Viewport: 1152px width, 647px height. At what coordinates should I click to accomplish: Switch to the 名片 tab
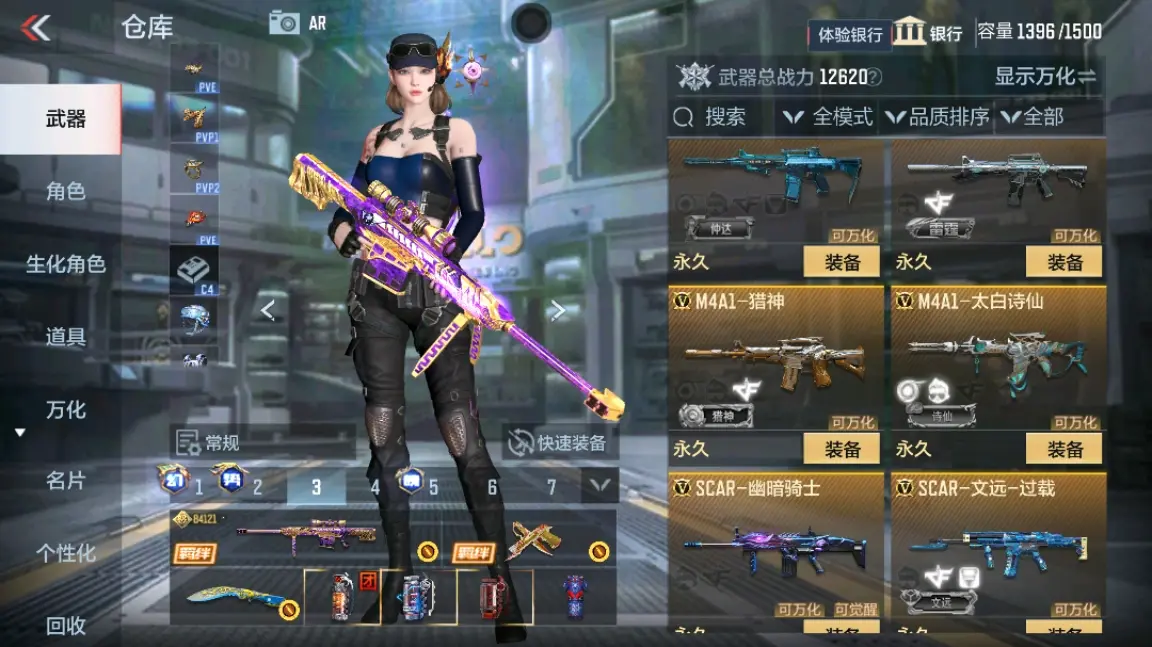65,481
